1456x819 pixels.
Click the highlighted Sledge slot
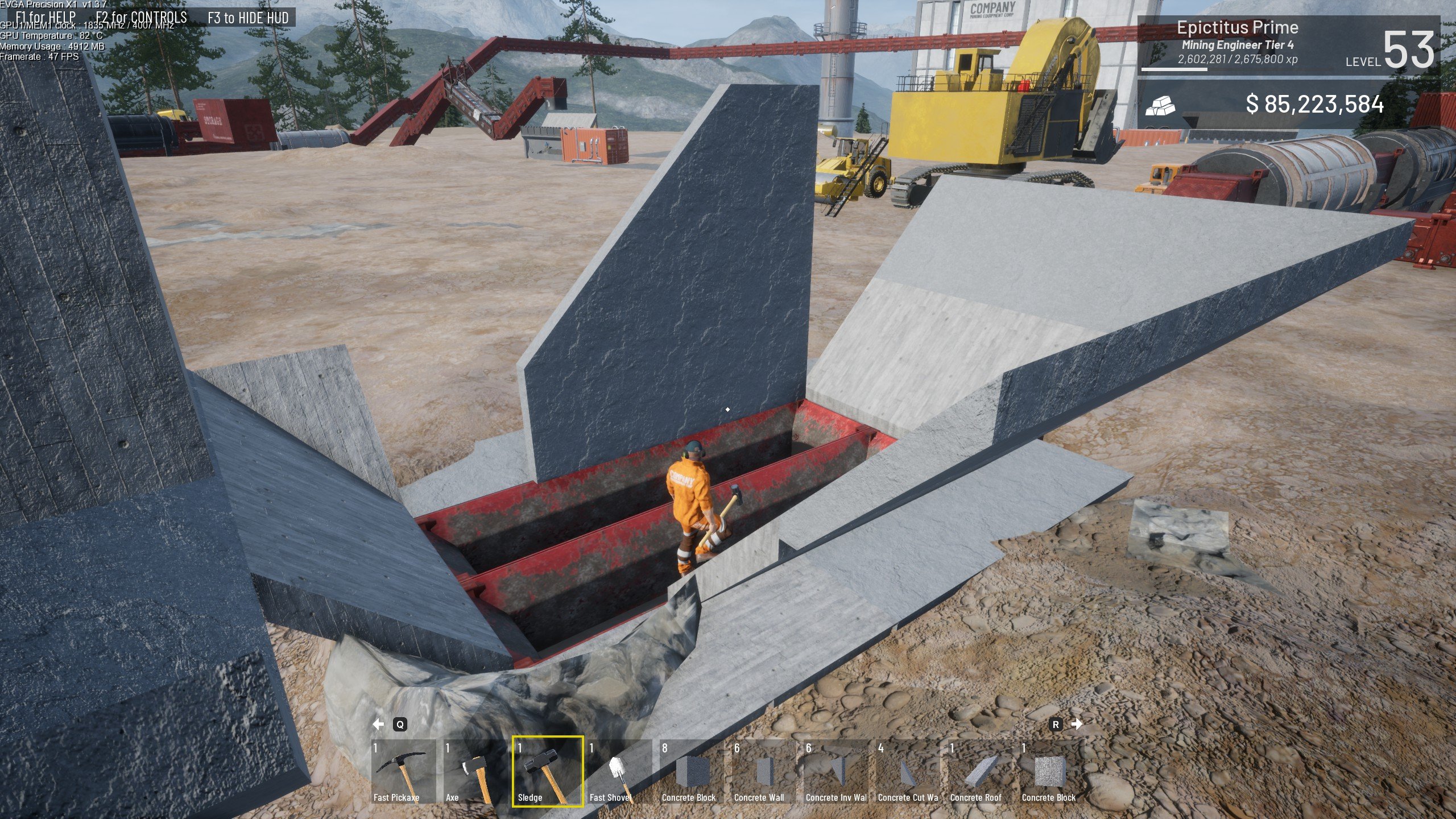coord(547,771)
